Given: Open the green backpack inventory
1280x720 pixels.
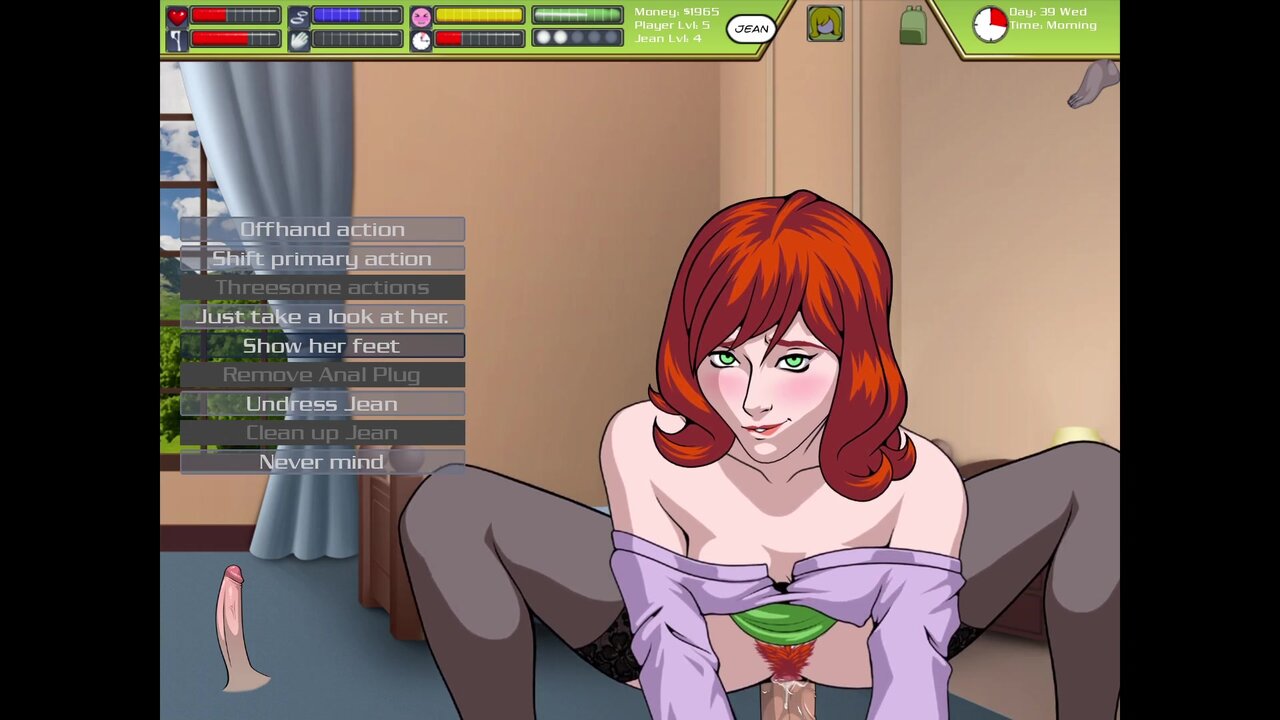Looking at the screenshot, I should pyautogui.click(x=912, y=26).
